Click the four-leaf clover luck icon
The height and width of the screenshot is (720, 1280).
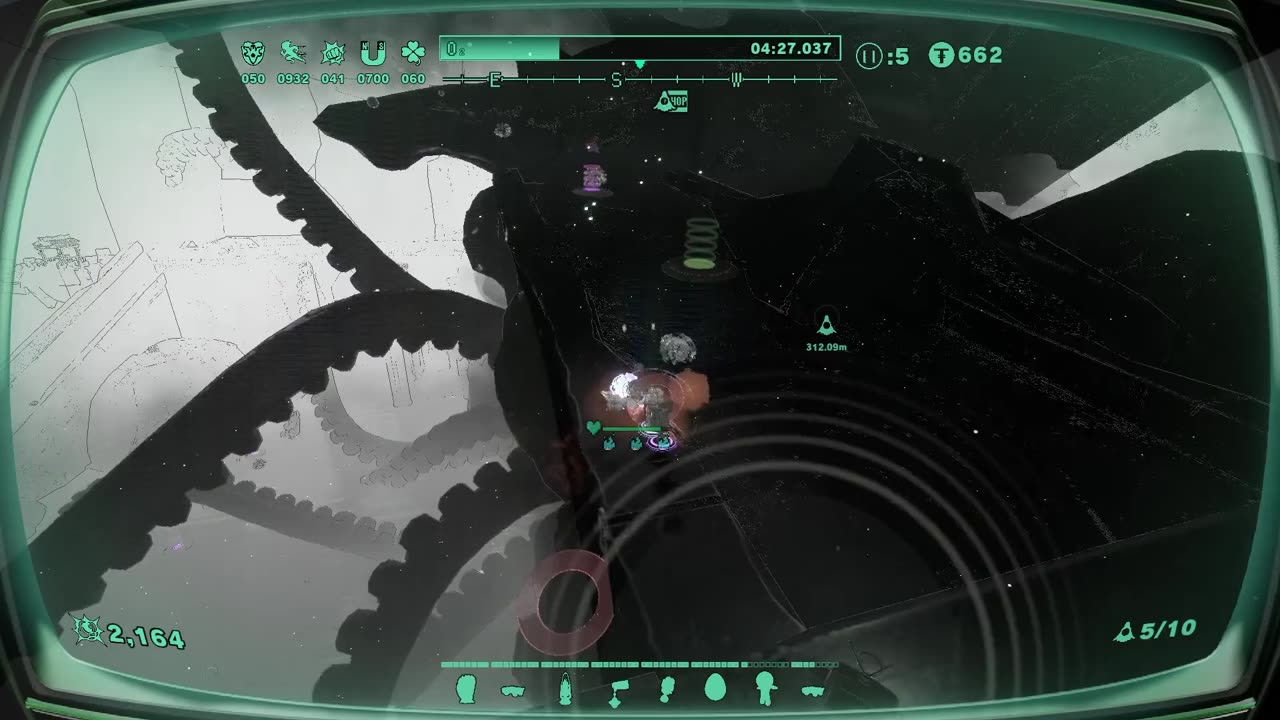(413, 53)
